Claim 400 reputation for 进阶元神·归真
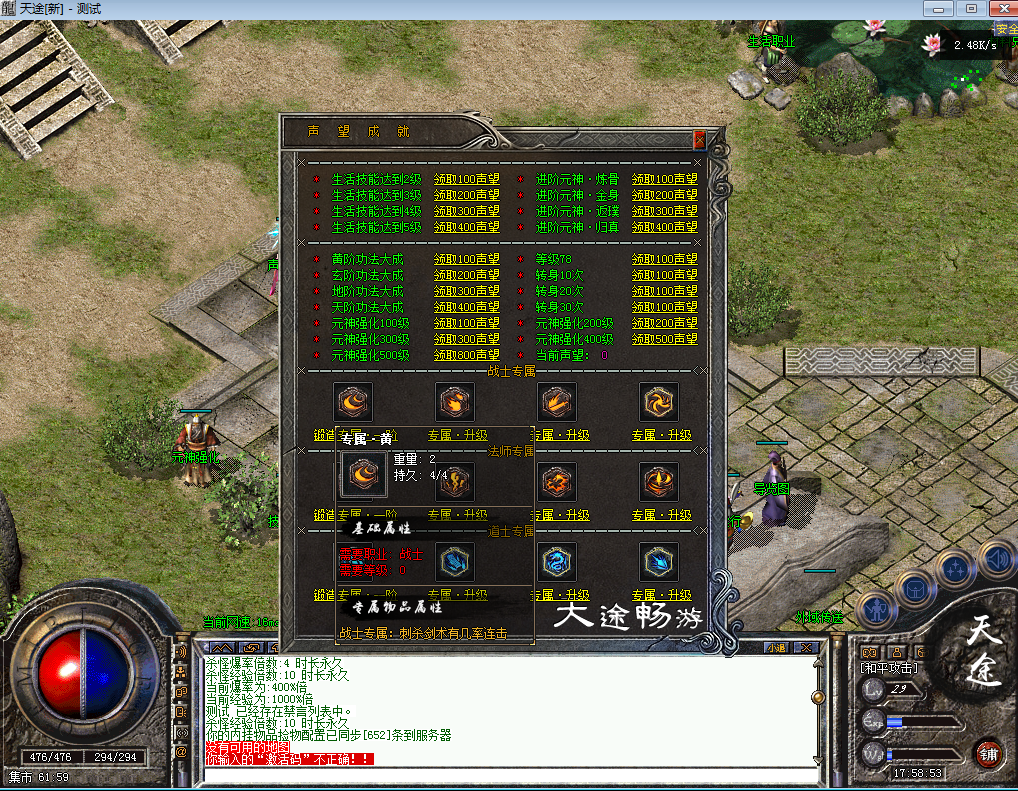1018x791 pixels. [664, 228]
